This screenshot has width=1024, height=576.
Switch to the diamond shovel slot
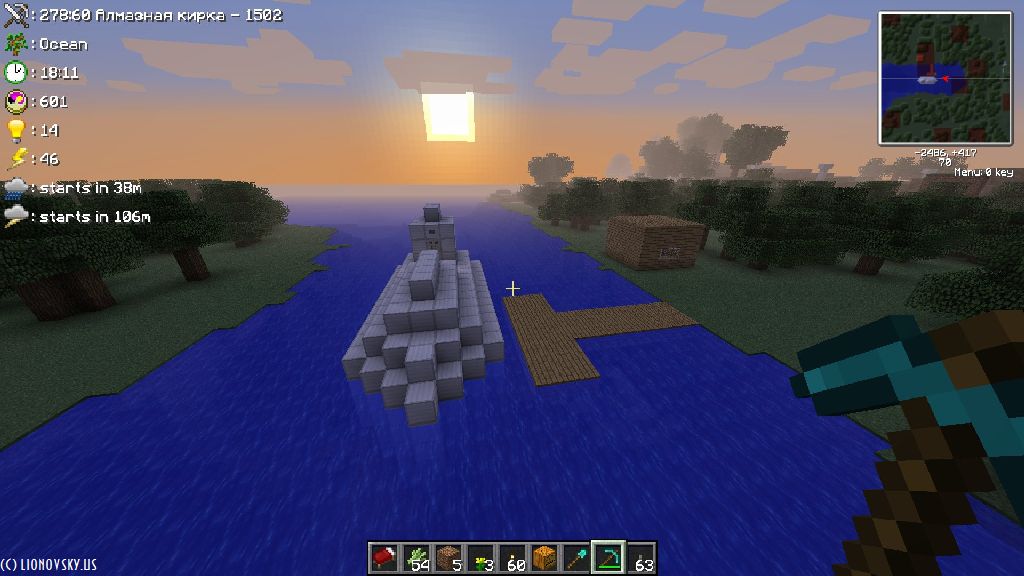576,558
